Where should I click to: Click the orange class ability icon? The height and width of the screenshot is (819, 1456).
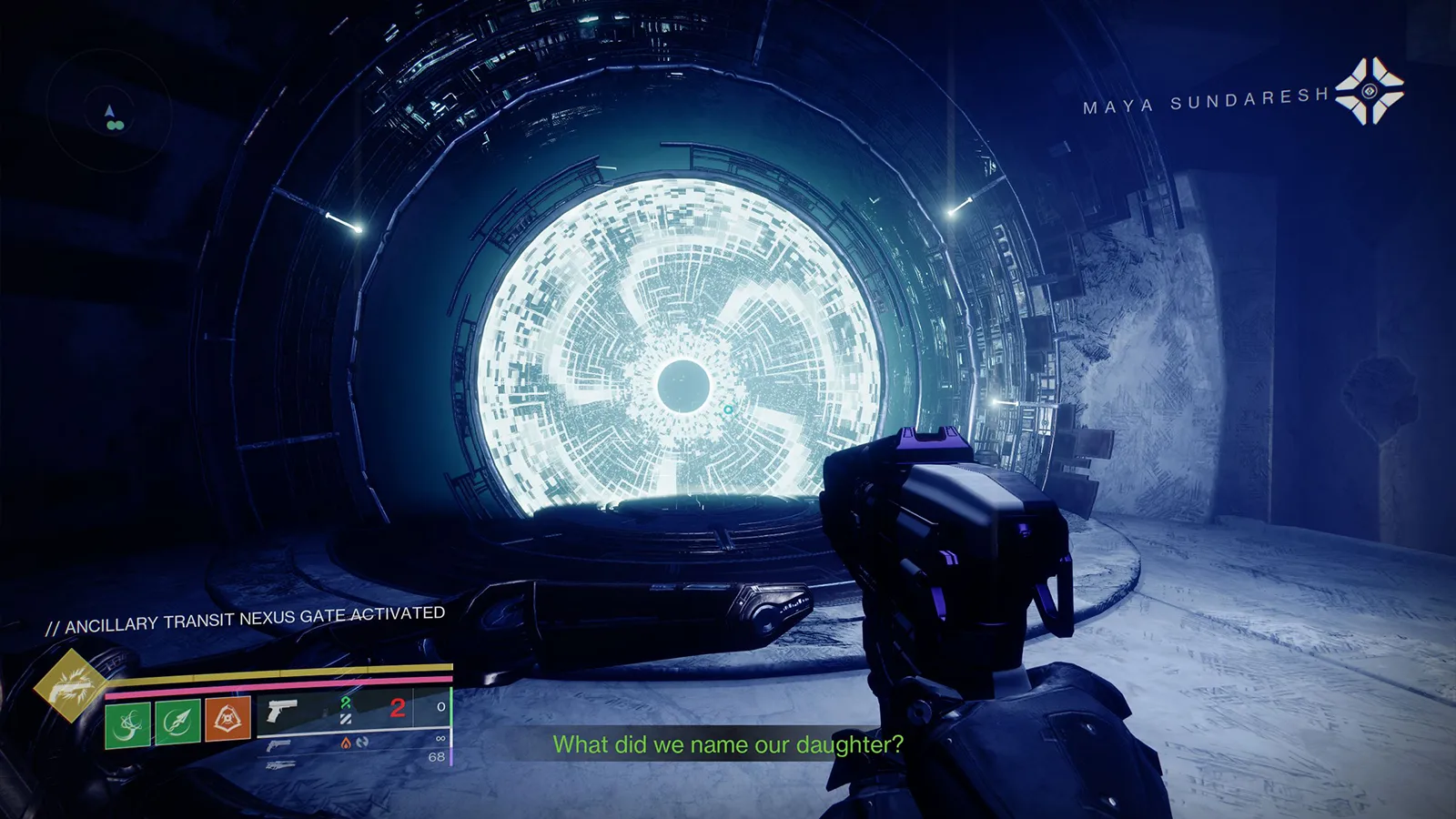227,719
